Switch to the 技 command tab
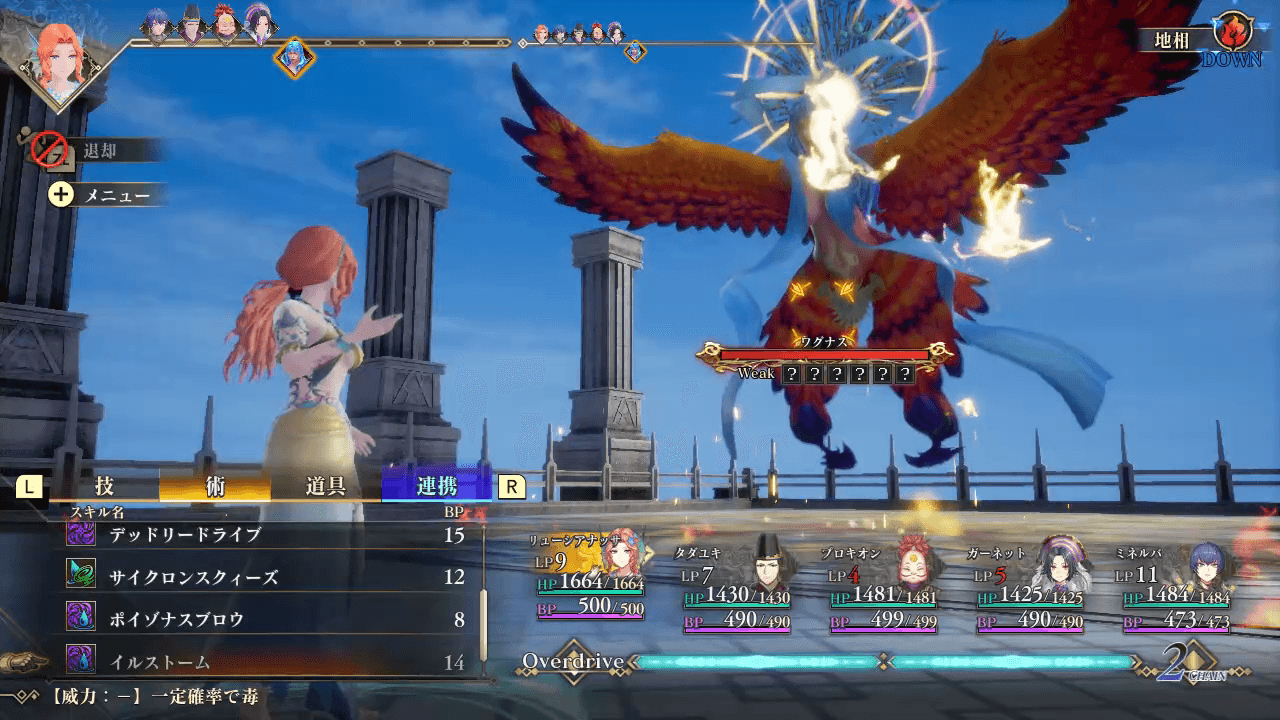Screen dimensions: 1280x720 [x=104, y=487]
